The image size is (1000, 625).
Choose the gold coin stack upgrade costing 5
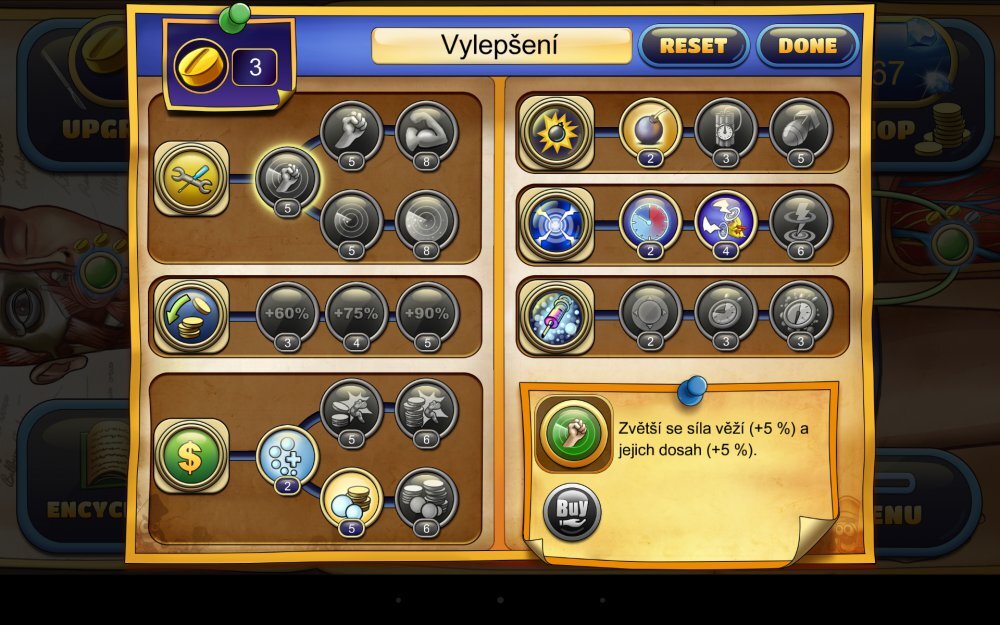352,498
